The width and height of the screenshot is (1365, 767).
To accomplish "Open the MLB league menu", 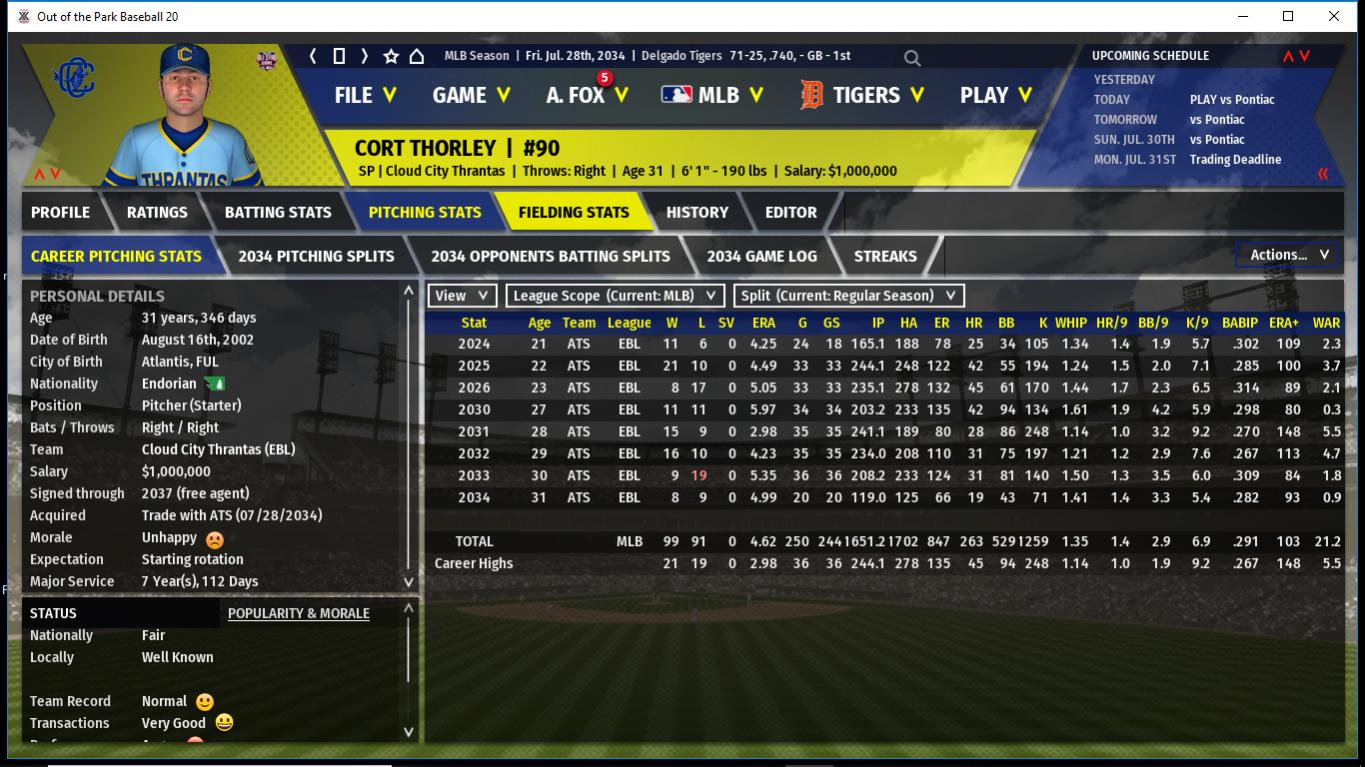I will pos(712,95).
